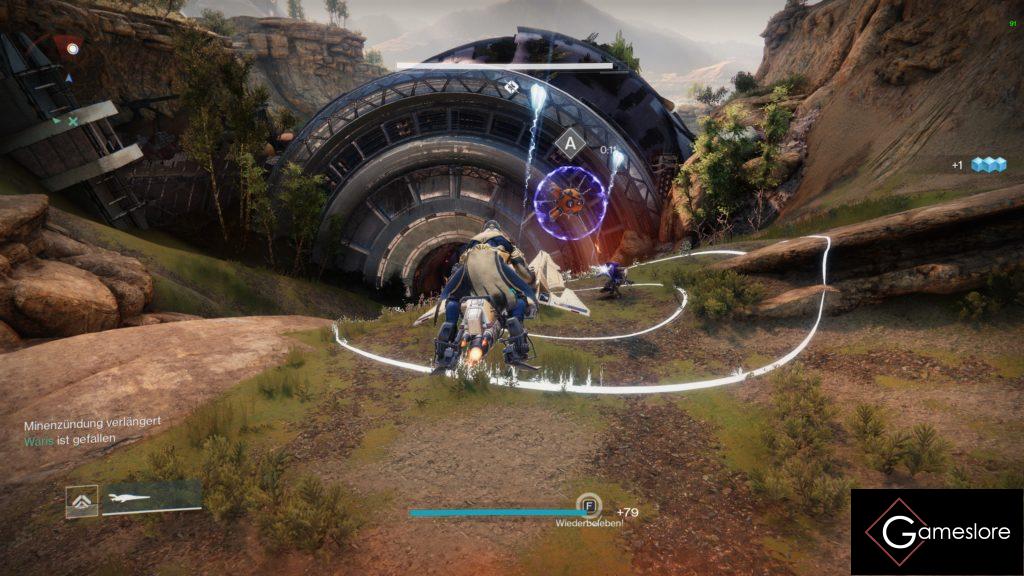The image size is (1024, 576).
Task: Select the objective marker labeled A
Action: pyautogui.click(x=570, y=143)
